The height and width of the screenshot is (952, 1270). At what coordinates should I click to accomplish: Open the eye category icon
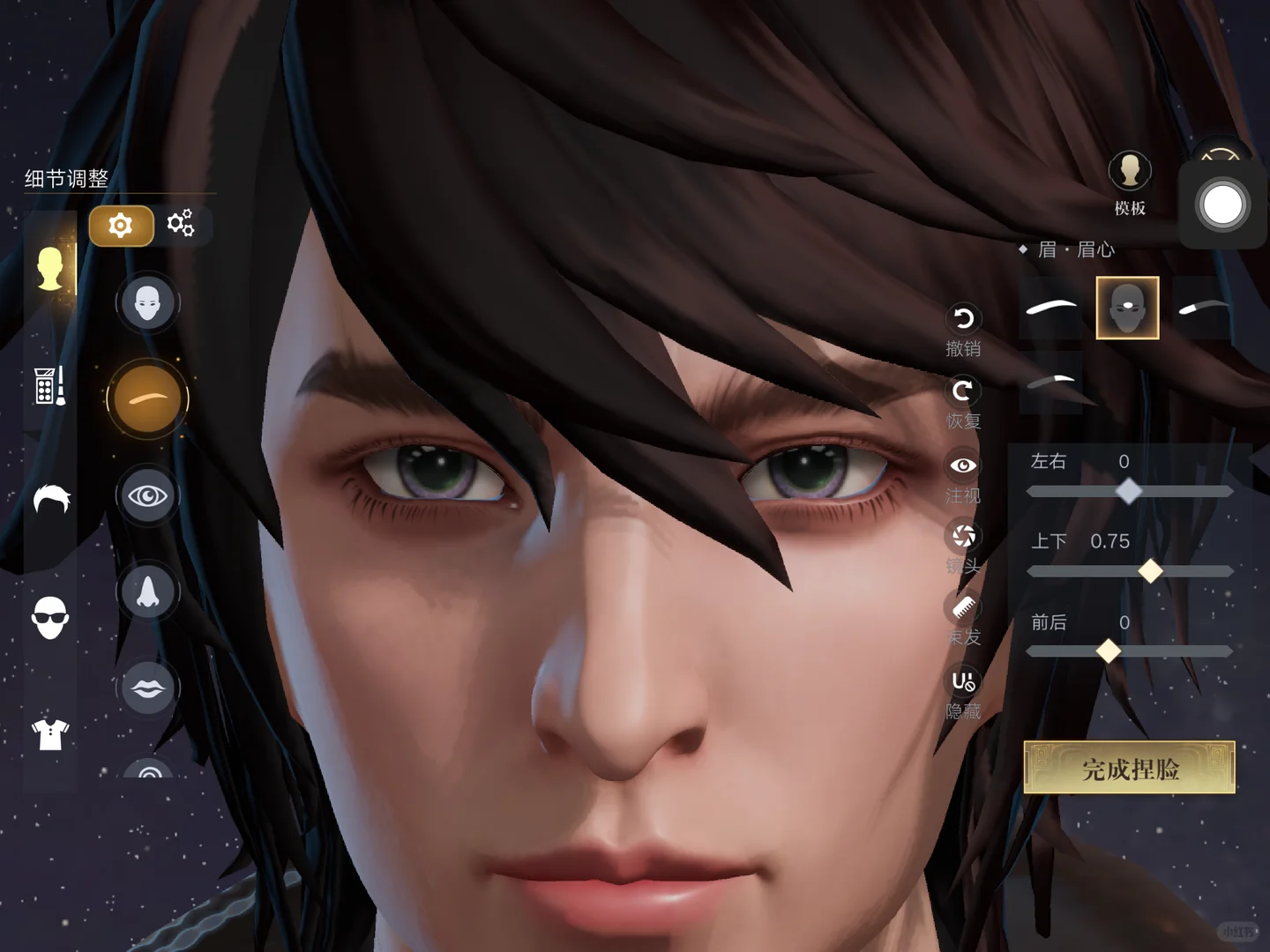147,496
